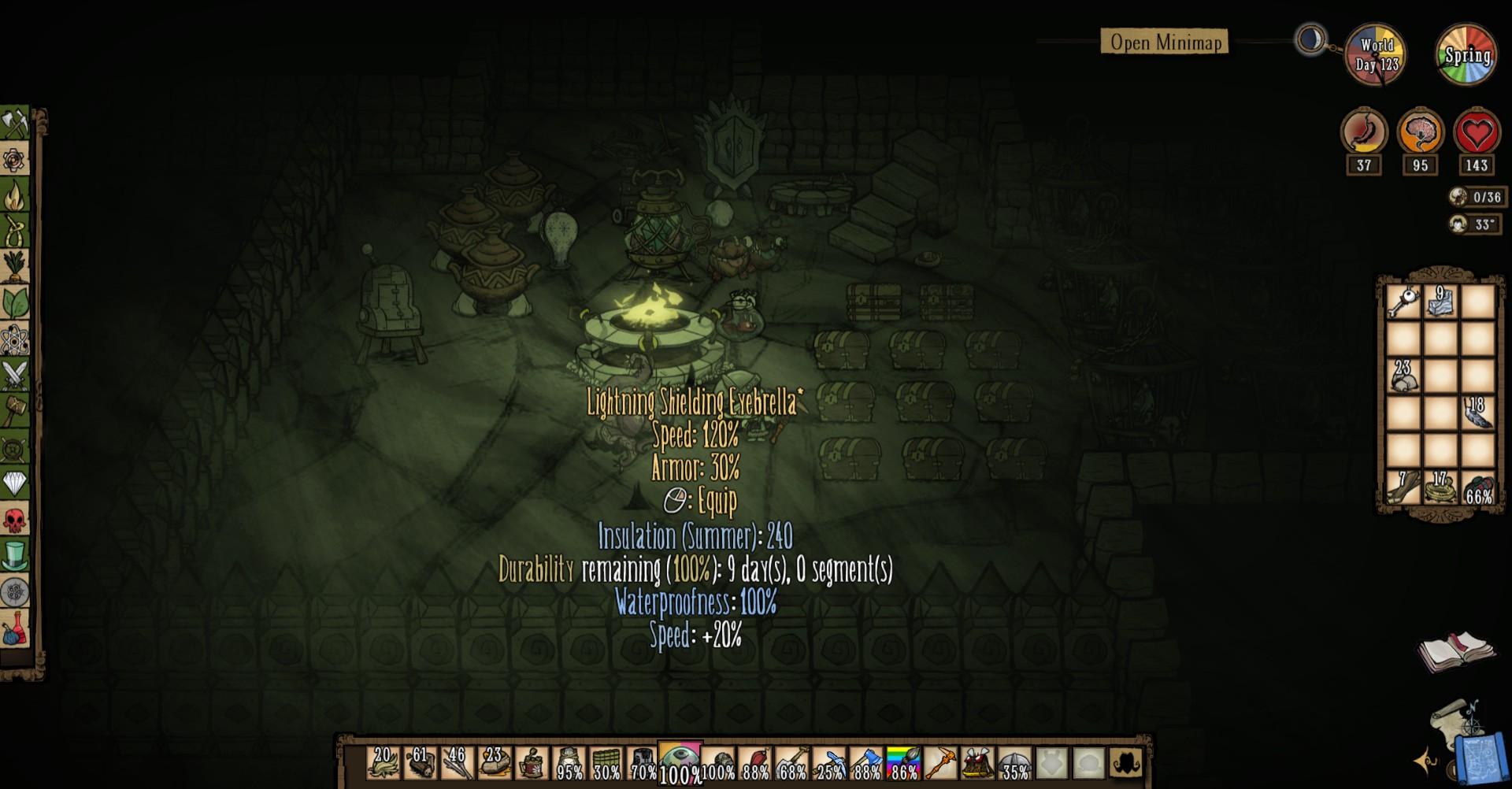Open the Tools crafting tab with axe and pickaxe
The image size is (1512, 789).
(x=15, y=124)
